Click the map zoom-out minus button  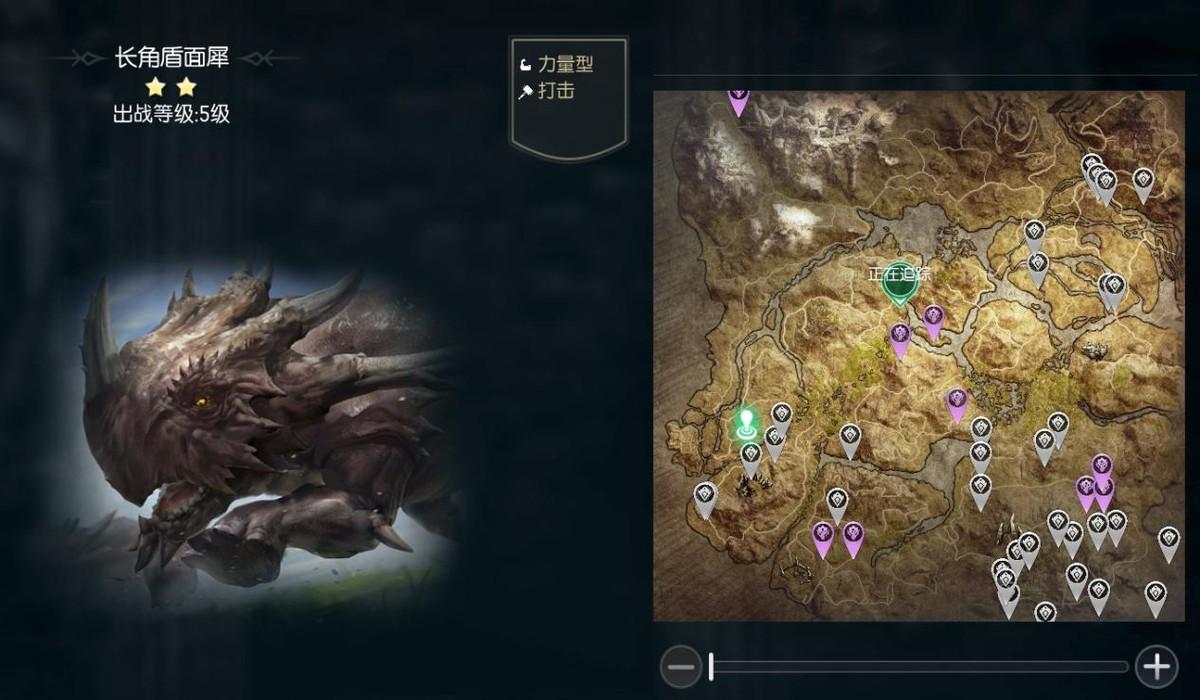(x=681, y=666)
